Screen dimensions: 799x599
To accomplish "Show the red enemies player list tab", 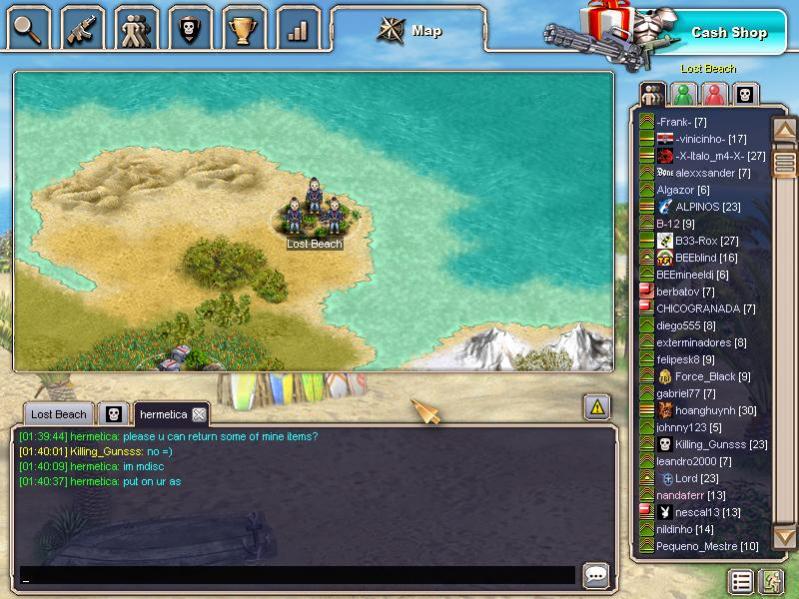I will (x=714, y=95).
